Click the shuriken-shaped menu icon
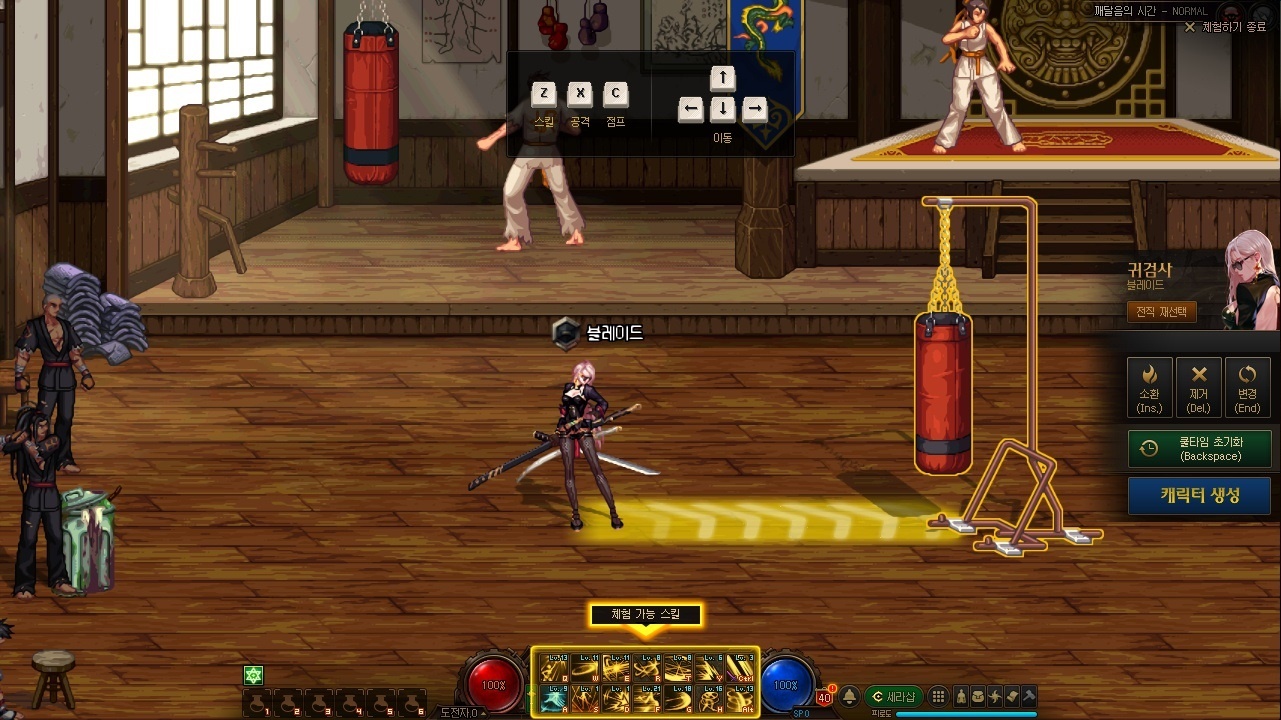1281x720 pixels. (995, 697)
